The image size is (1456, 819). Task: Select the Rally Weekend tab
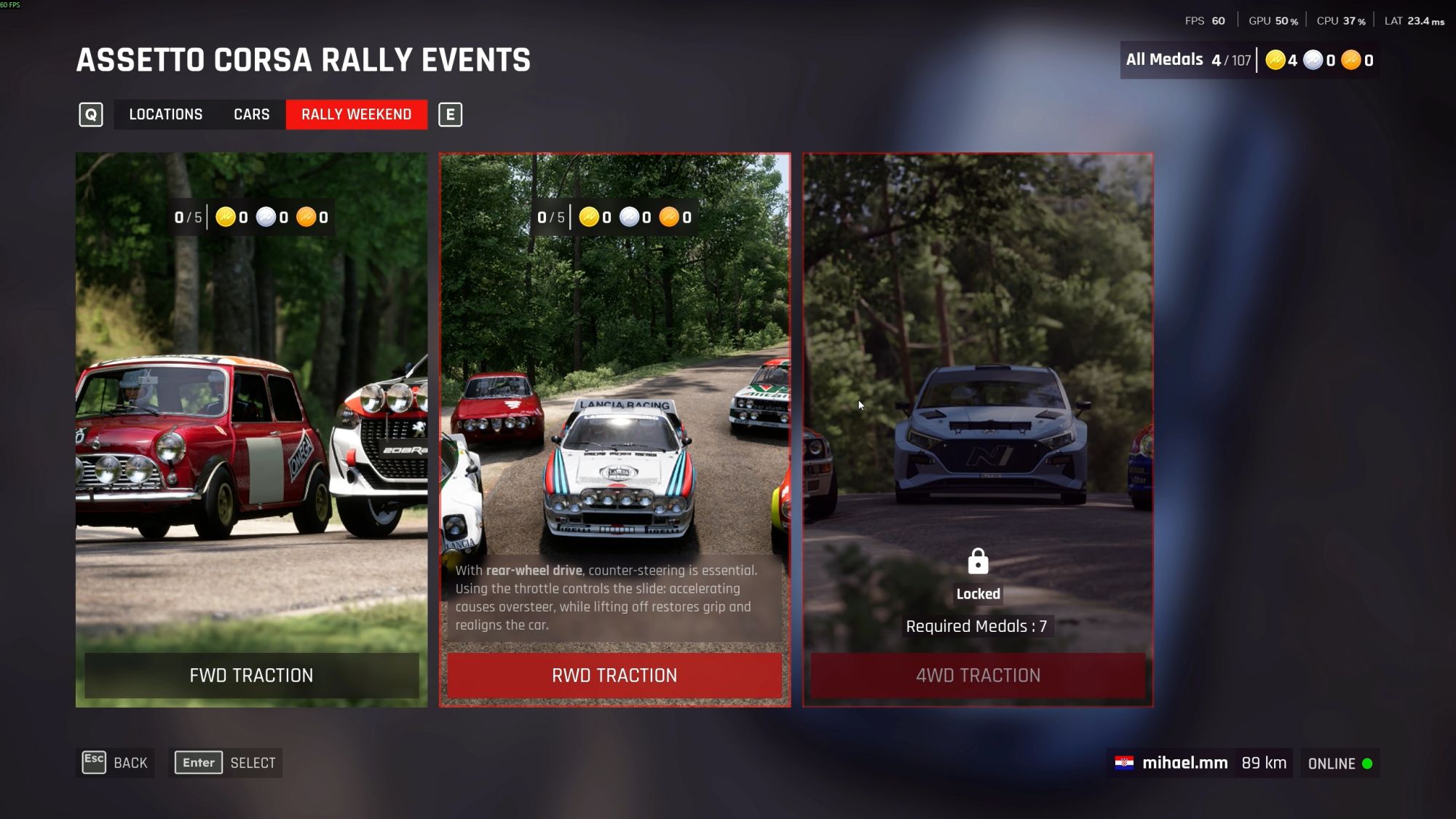click(356, 114)
